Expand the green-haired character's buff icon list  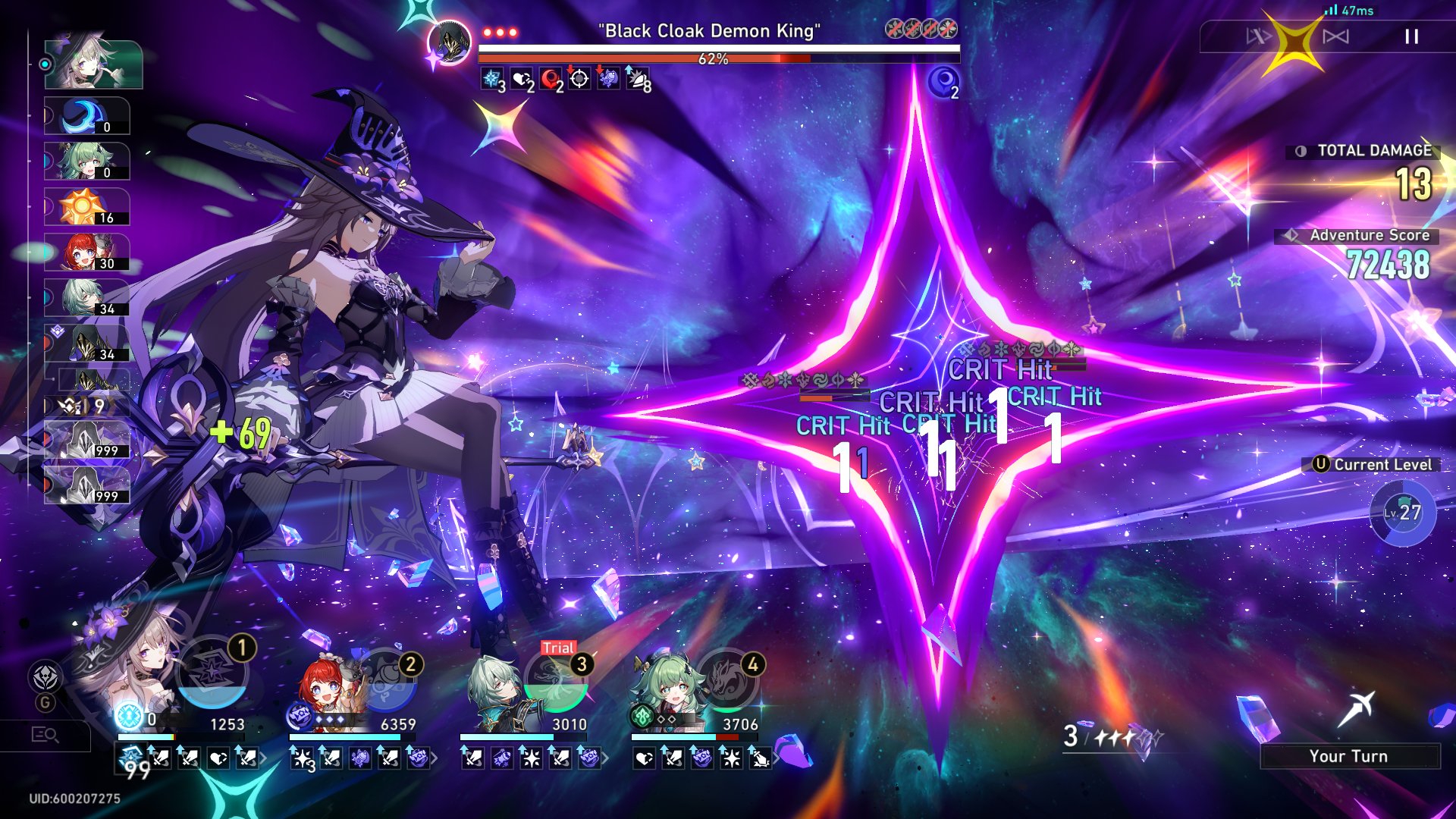(x=776, y=758)
